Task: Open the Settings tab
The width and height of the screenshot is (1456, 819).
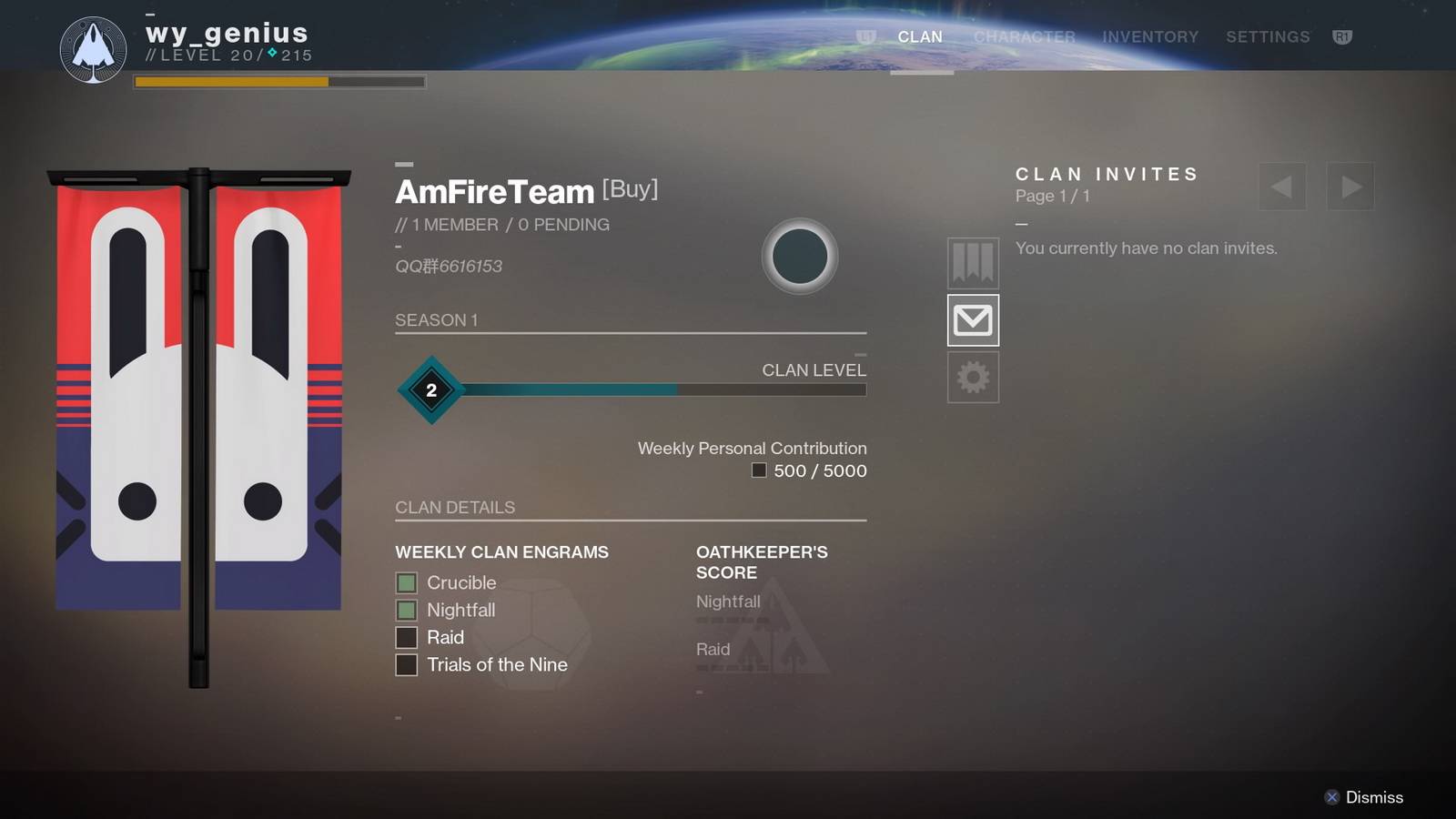Action: tap(1268, 37)
